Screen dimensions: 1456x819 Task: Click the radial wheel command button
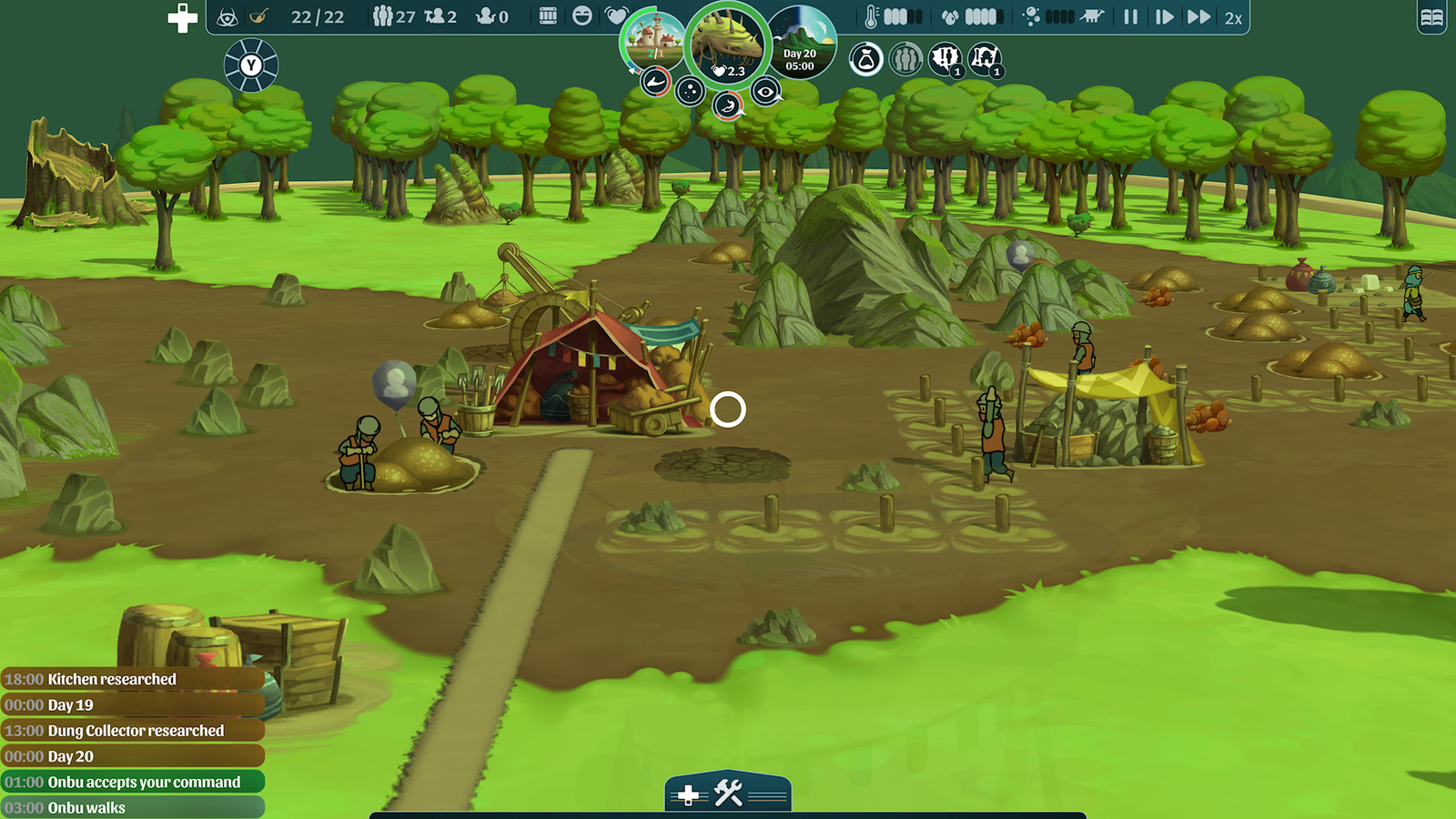point(251,66)
